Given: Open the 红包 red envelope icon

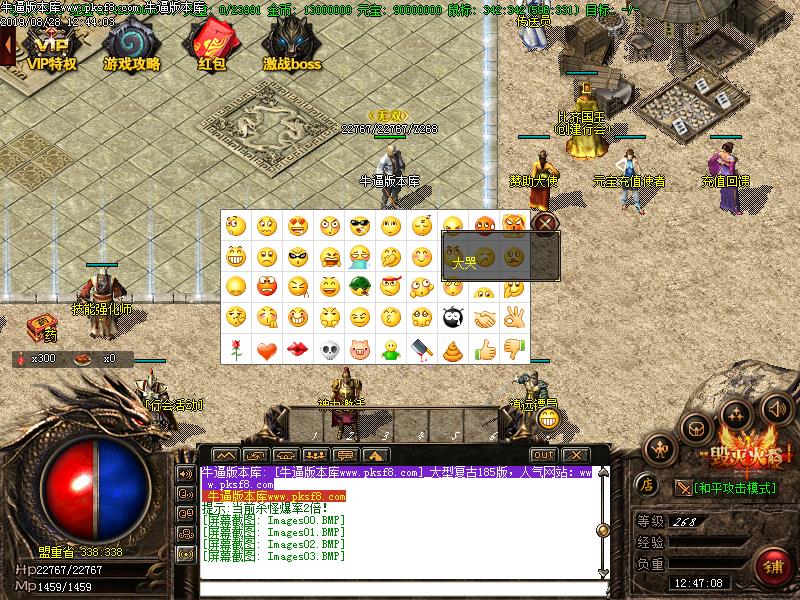Looking at the screenshot, I should [211, 47].
